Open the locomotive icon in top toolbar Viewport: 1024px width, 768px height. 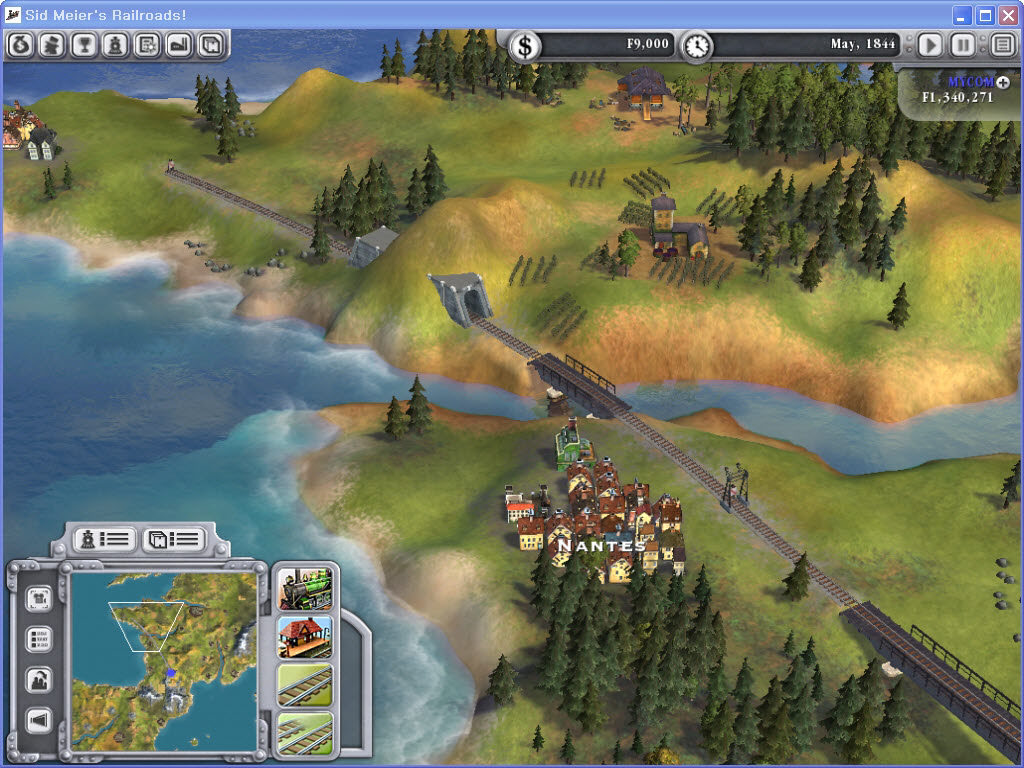(116, 45)
